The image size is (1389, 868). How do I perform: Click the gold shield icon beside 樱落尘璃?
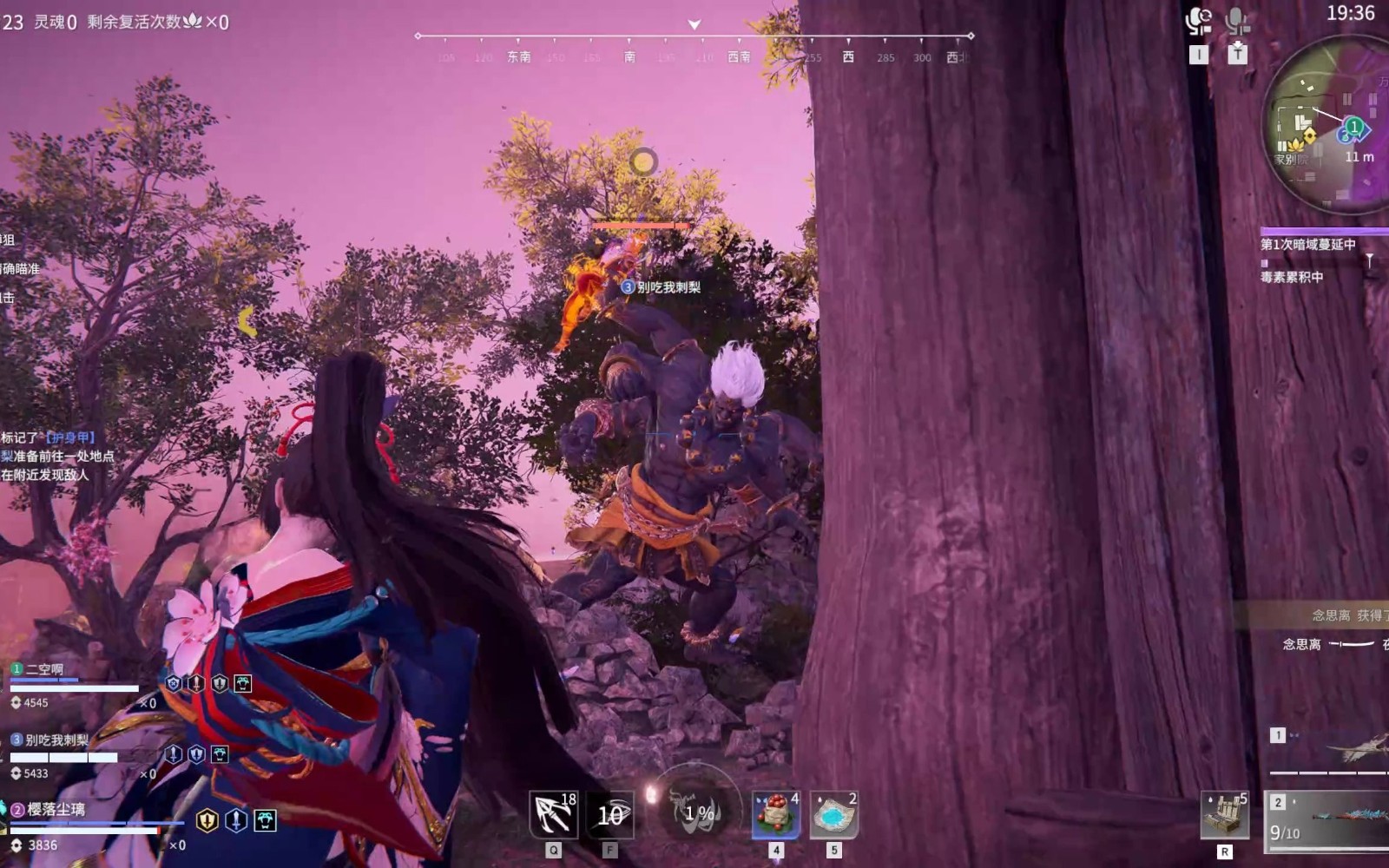click(207, 820)
